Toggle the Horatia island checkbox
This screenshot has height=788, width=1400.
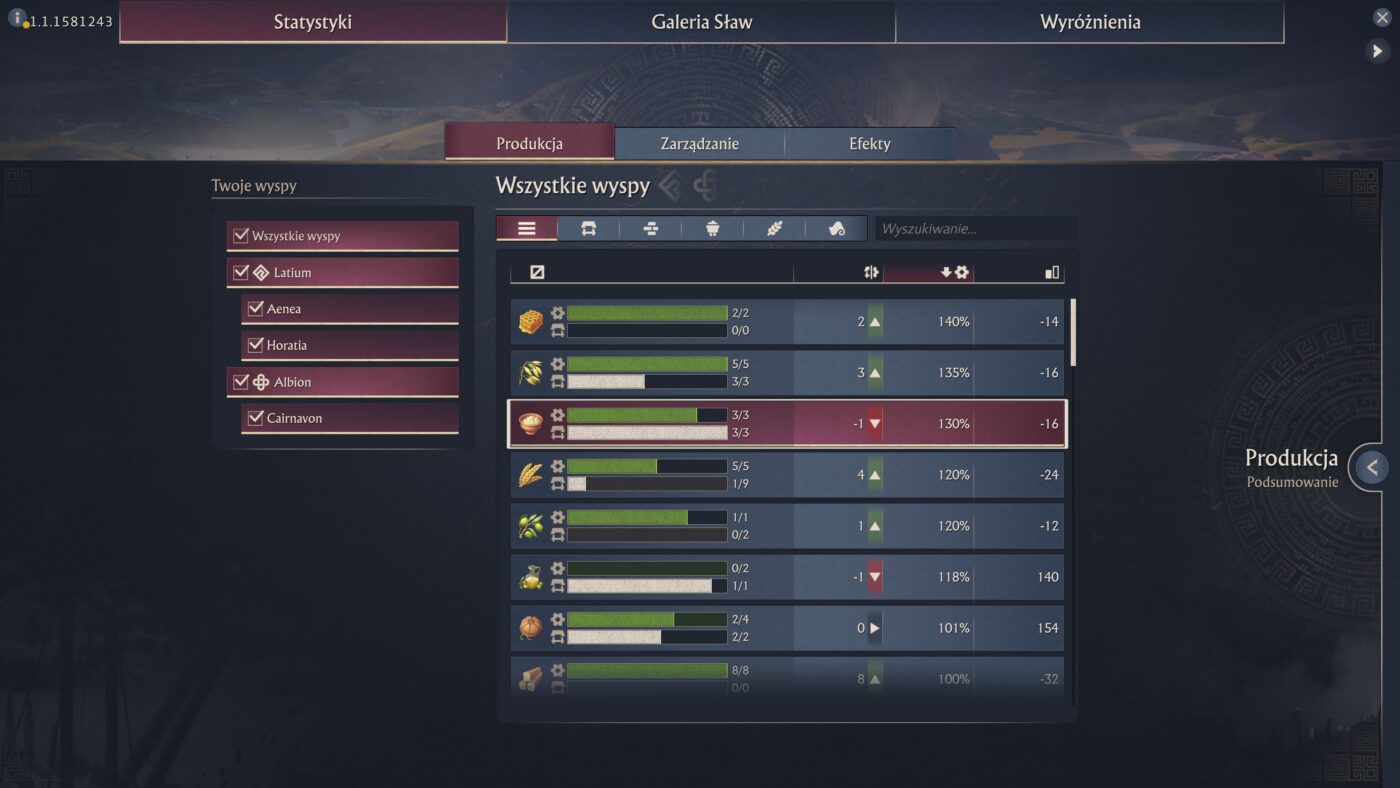(x=255, y=345)
